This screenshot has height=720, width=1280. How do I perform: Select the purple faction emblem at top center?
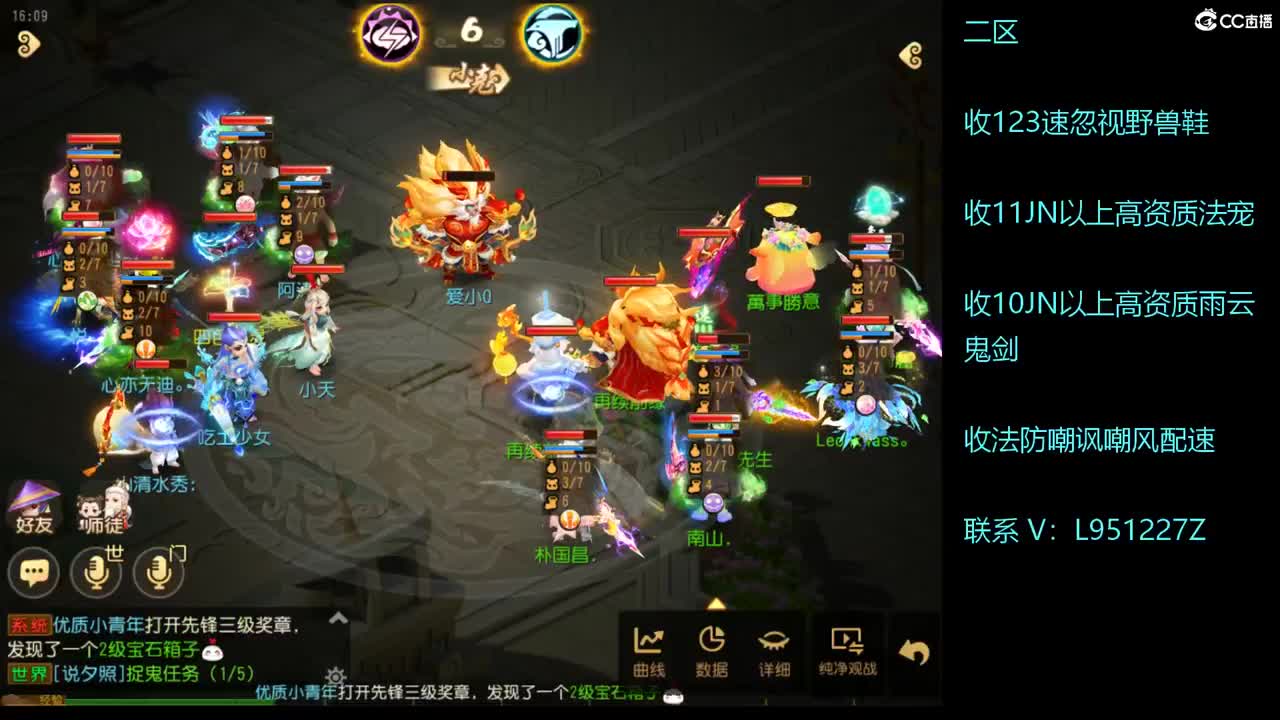392,32
